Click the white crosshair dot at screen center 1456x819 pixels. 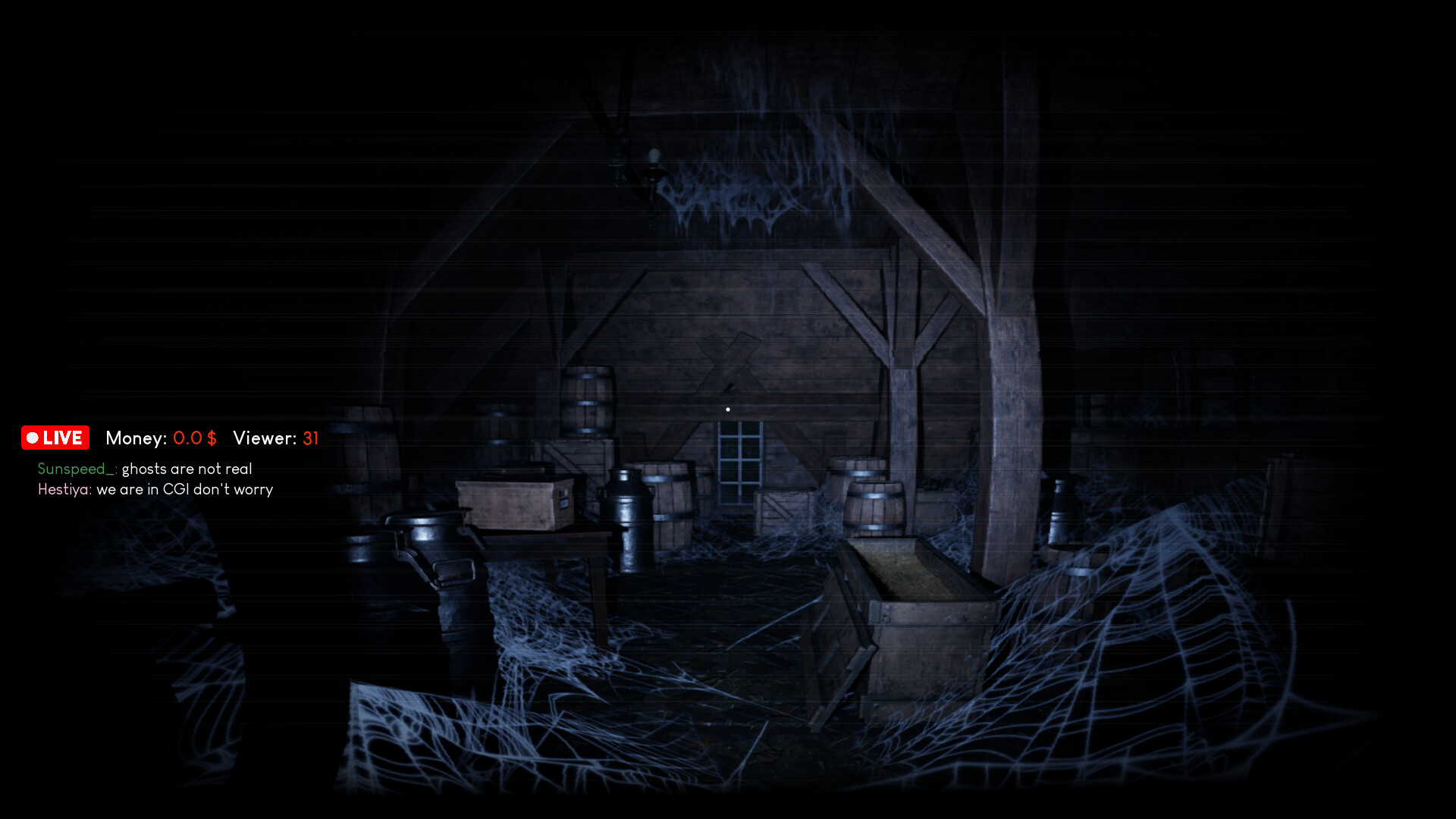pos(728,408)
